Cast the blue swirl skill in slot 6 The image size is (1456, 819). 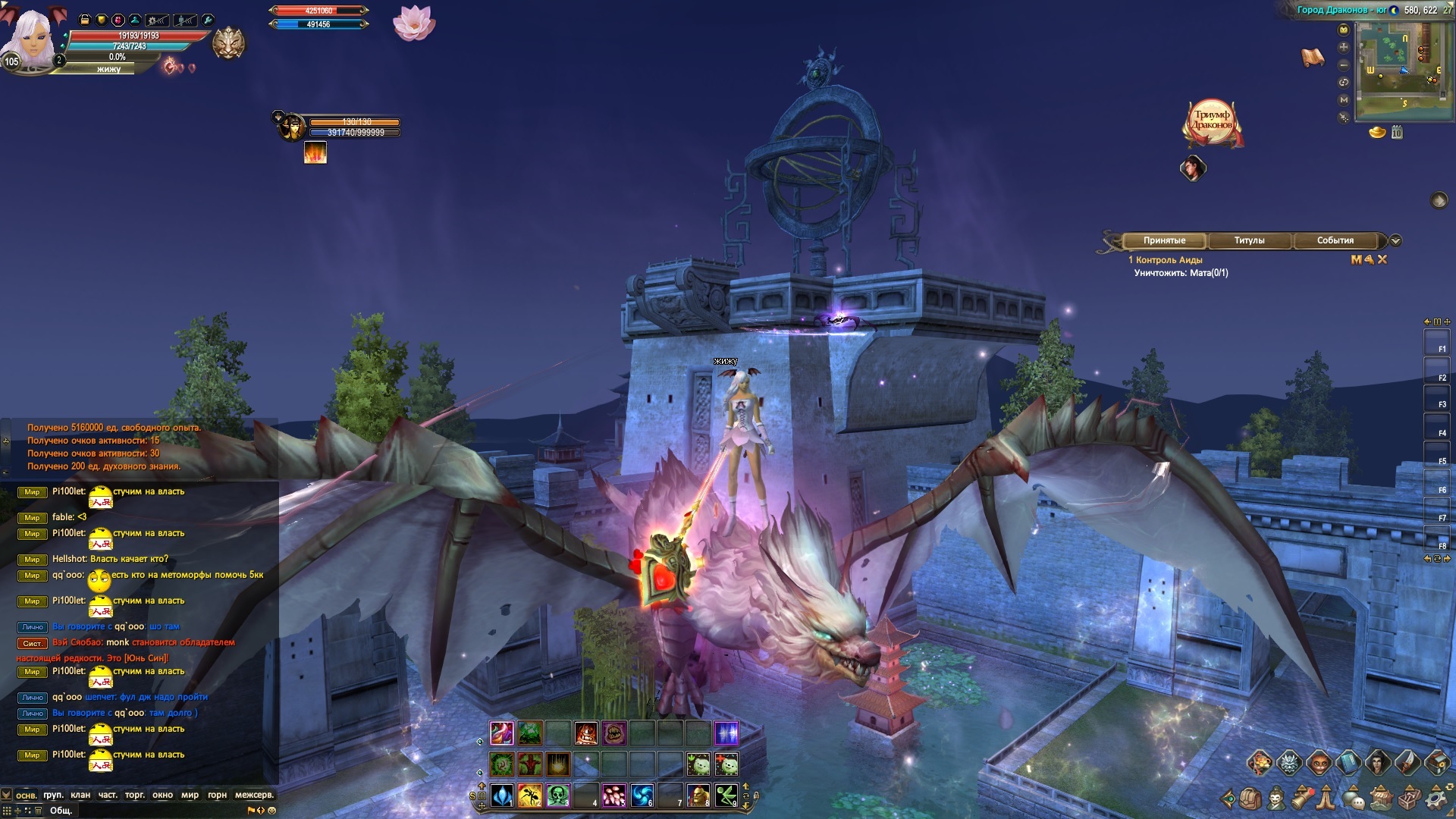pos(642,795)
